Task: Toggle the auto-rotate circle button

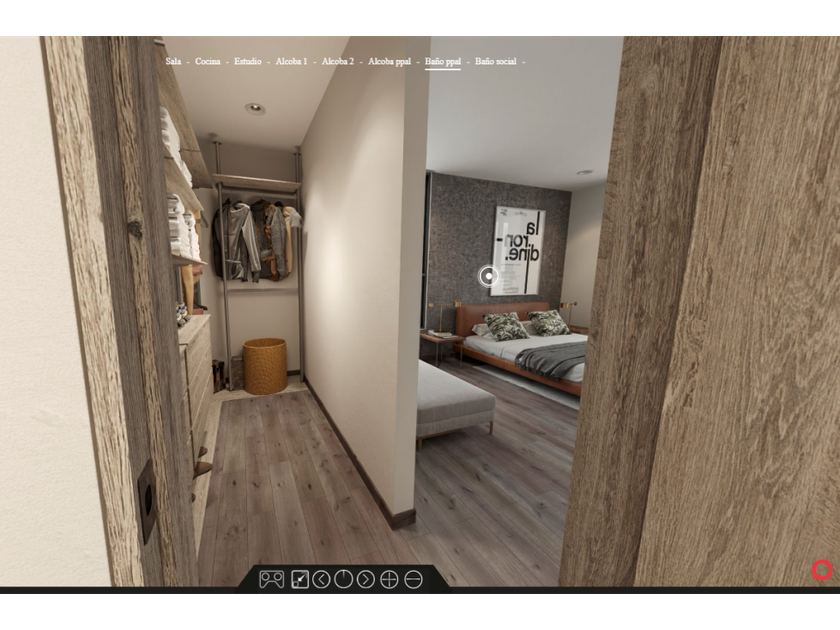Action: tap(343, 579)
